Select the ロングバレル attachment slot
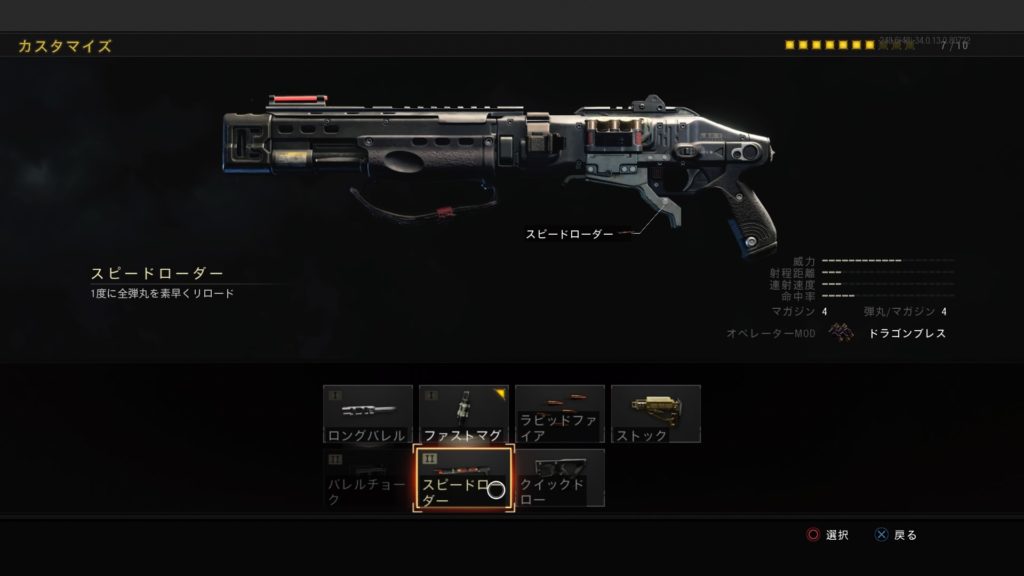The width and height of the screenshot is (1024, 576). 367,414
